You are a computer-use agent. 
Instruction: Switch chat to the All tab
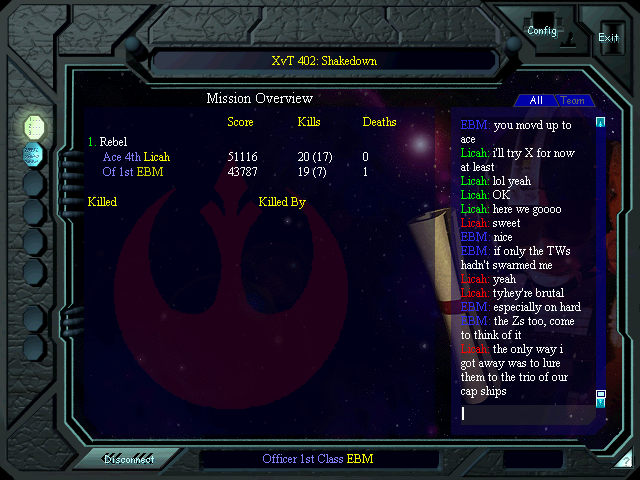pos(536,100)
